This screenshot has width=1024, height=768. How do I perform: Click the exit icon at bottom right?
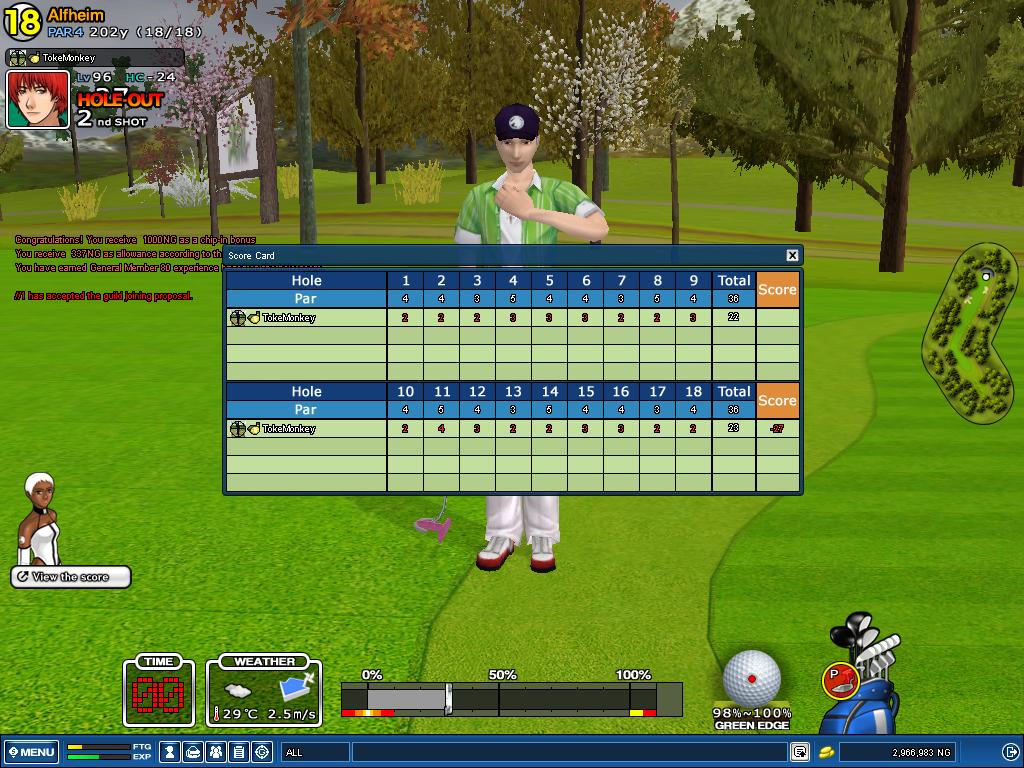(x=1010, y=752)
